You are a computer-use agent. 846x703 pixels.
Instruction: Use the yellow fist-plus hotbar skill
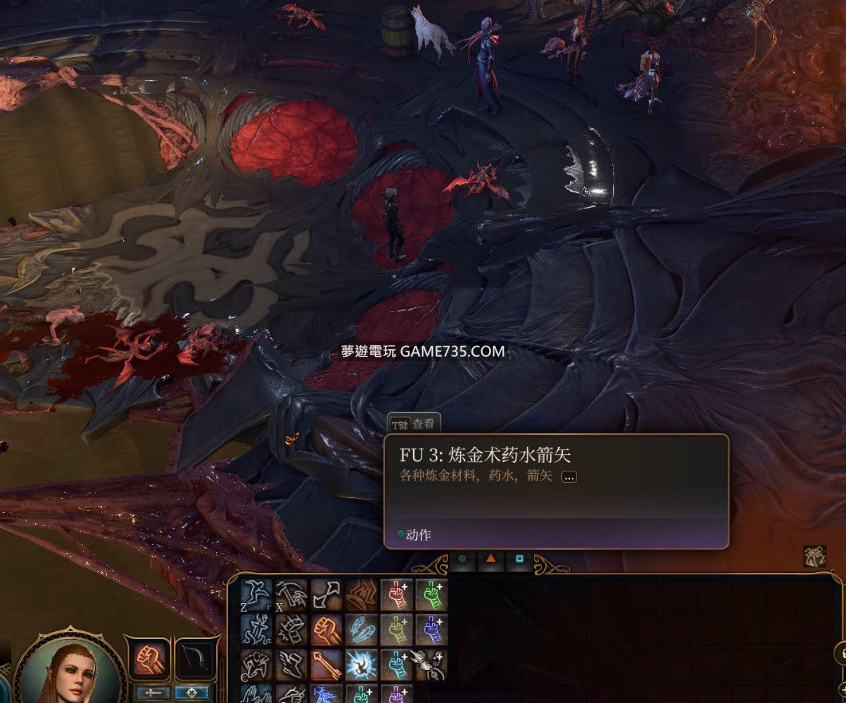(x=397, y=629)
